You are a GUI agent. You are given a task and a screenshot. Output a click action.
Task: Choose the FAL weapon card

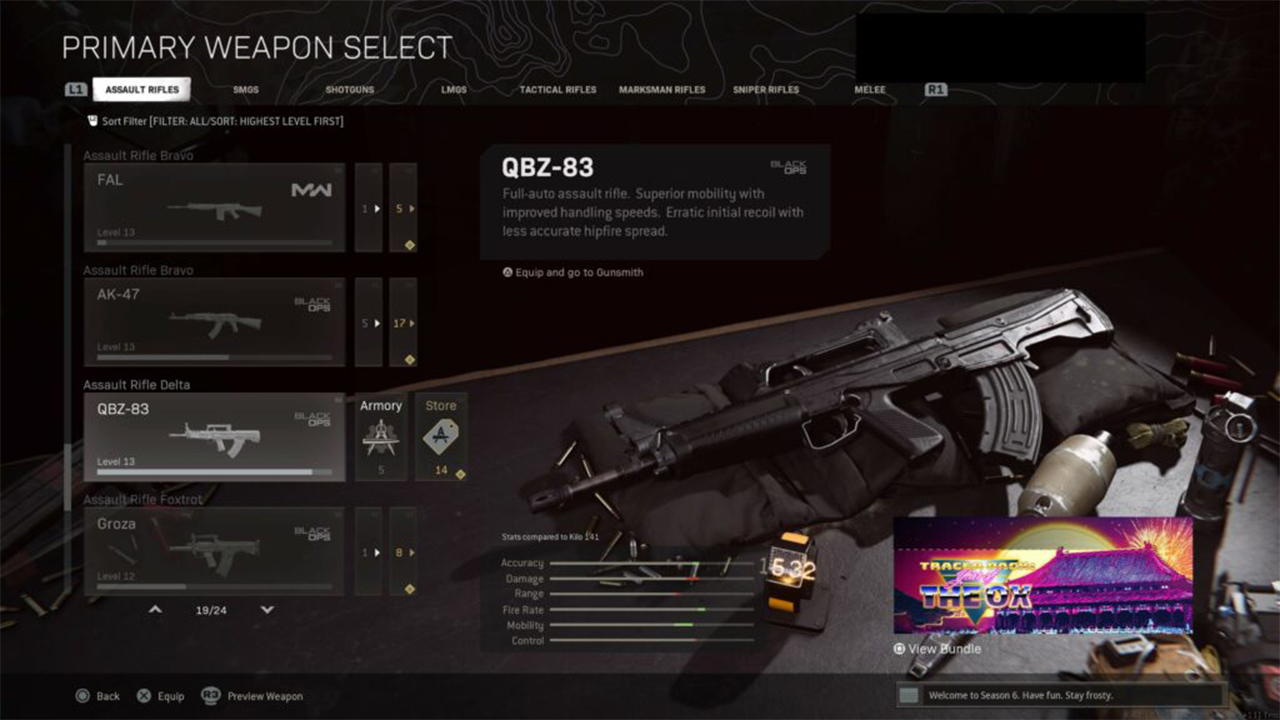(x=214, y=208)
